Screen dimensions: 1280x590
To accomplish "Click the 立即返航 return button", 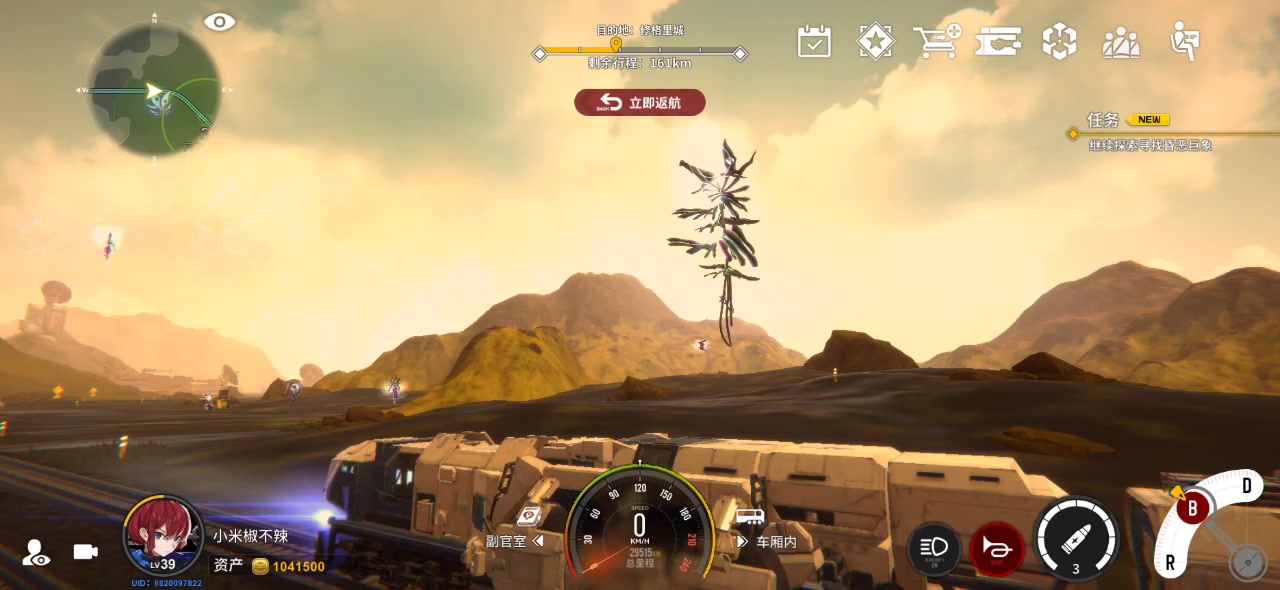I will click(640, 102).
